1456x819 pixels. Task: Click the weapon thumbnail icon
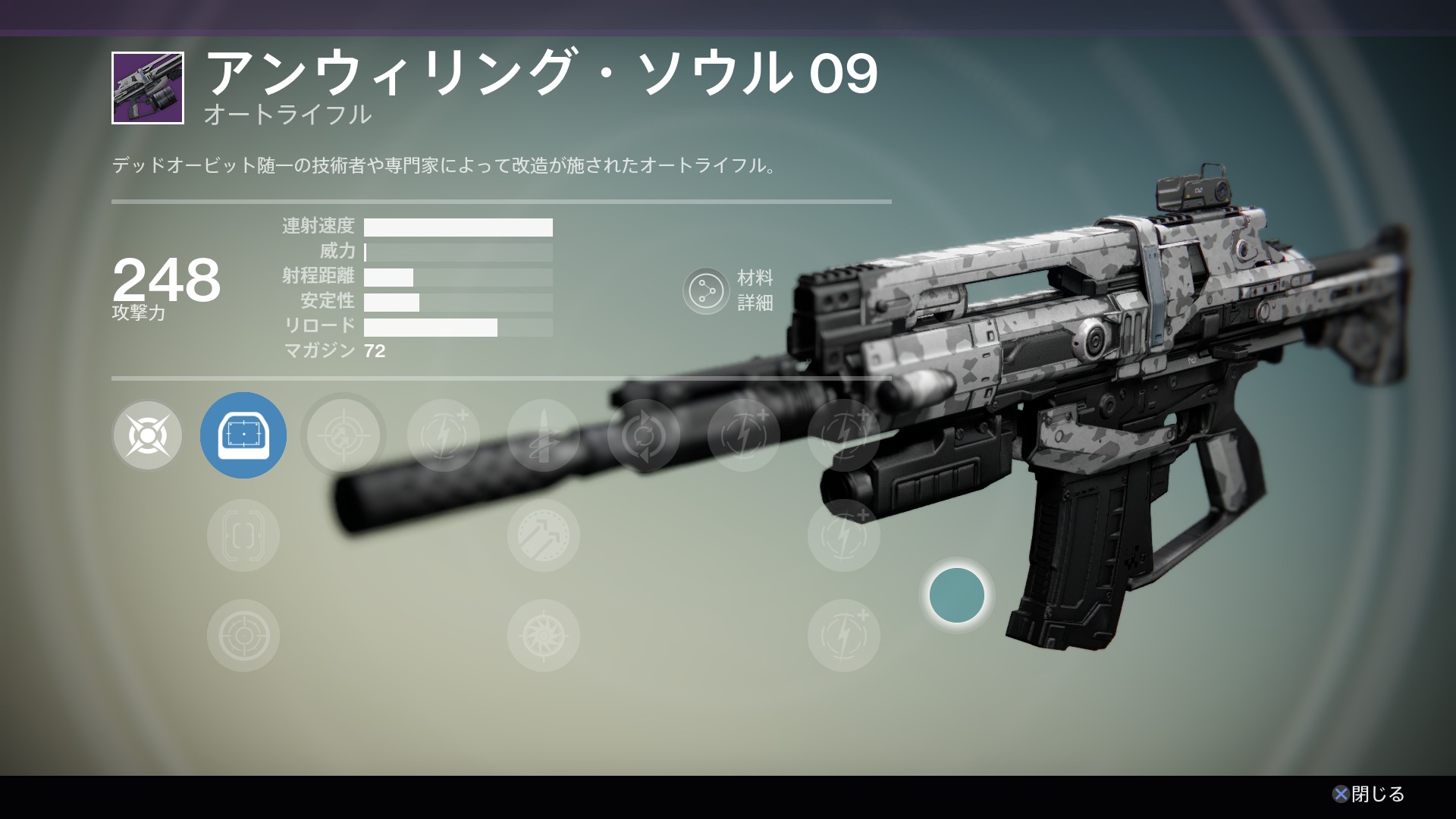click(148, 88)
